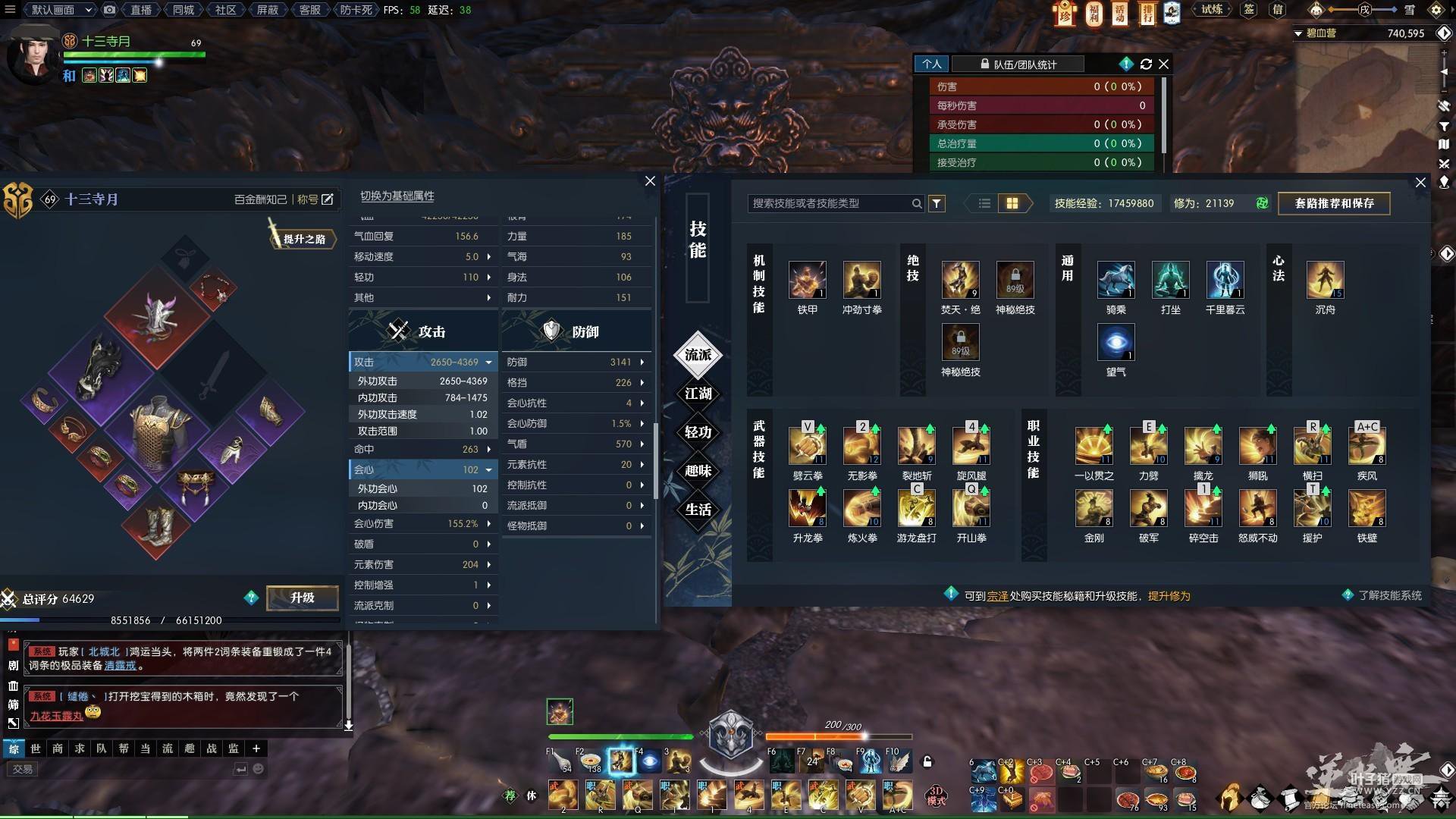Close the character attributes window
Image resolution: width=1456 pixels, height=819 pixels.
click(650, 181)
